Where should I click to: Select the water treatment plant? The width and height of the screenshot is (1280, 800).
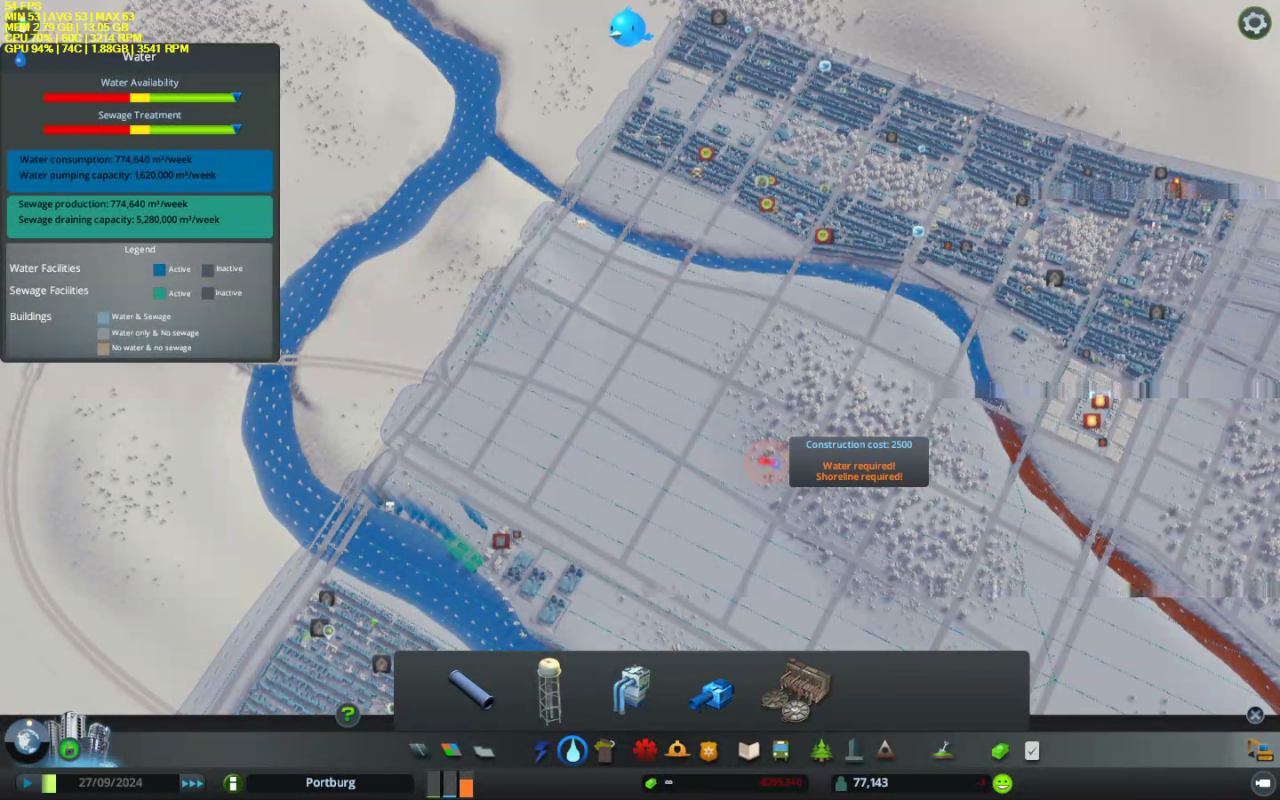(x=796, y=690)
